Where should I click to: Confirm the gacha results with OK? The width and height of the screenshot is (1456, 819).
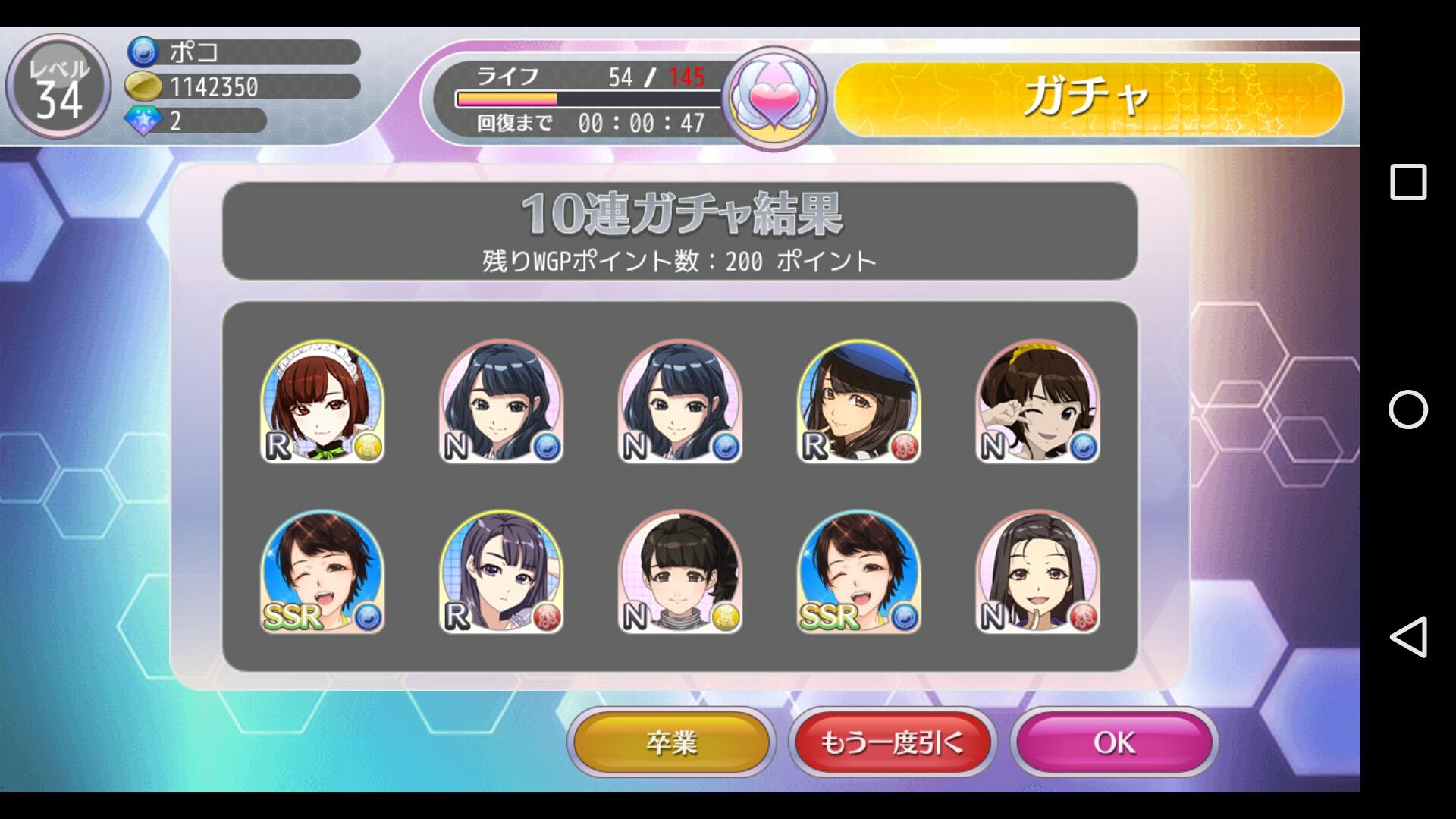click(x=1114, y=742)
